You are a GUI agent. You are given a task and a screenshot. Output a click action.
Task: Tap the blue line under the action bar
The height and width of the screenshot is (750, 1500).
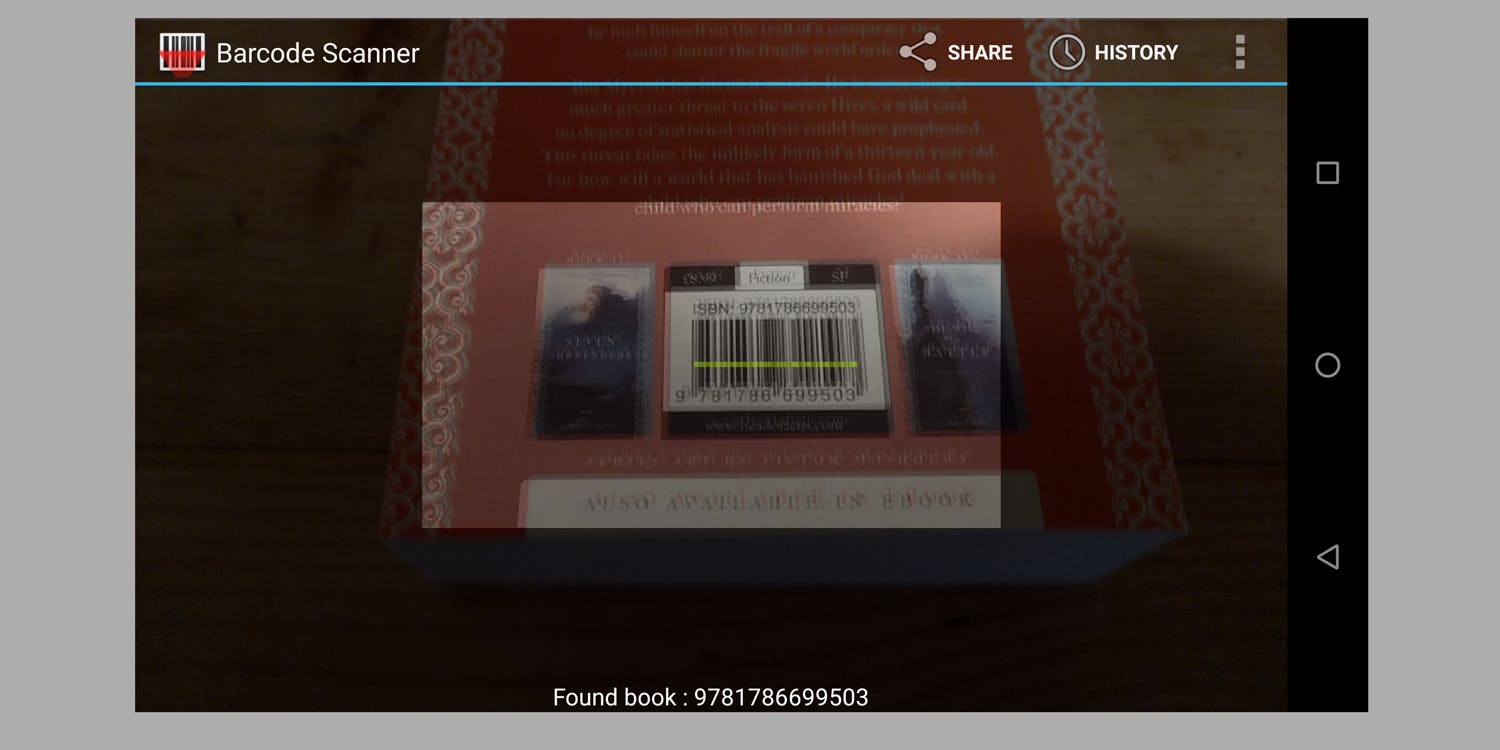coord(710,87)
